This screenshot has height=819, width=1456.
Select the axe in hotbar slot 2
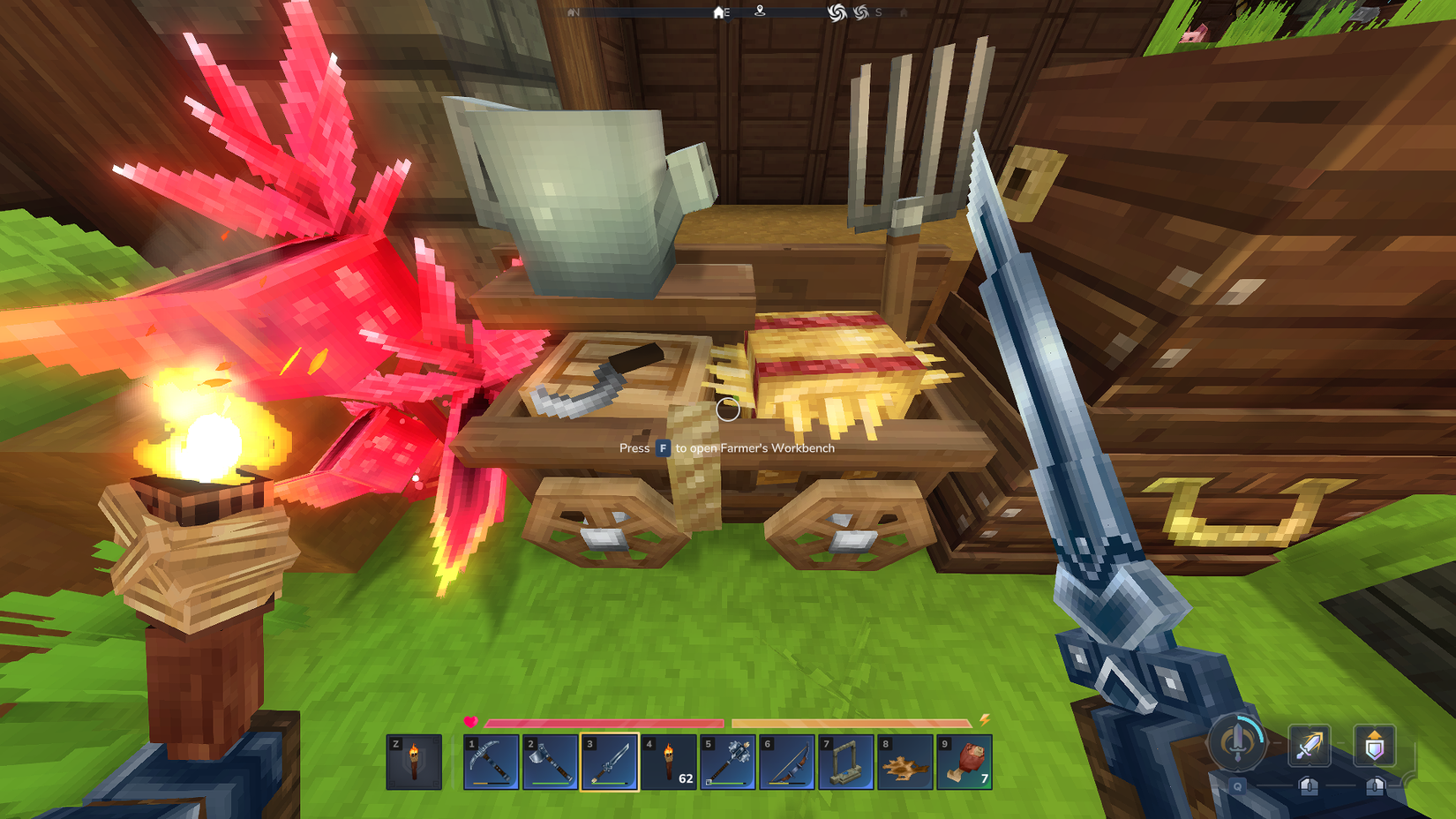tap(552, 763)
